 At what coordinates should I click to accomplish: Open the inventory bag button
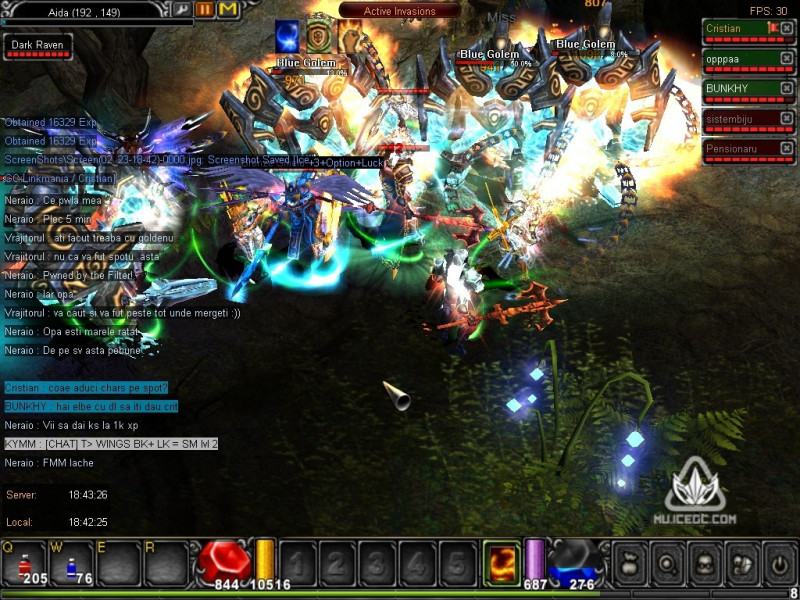pyautogui.click(x=630, y=563)
